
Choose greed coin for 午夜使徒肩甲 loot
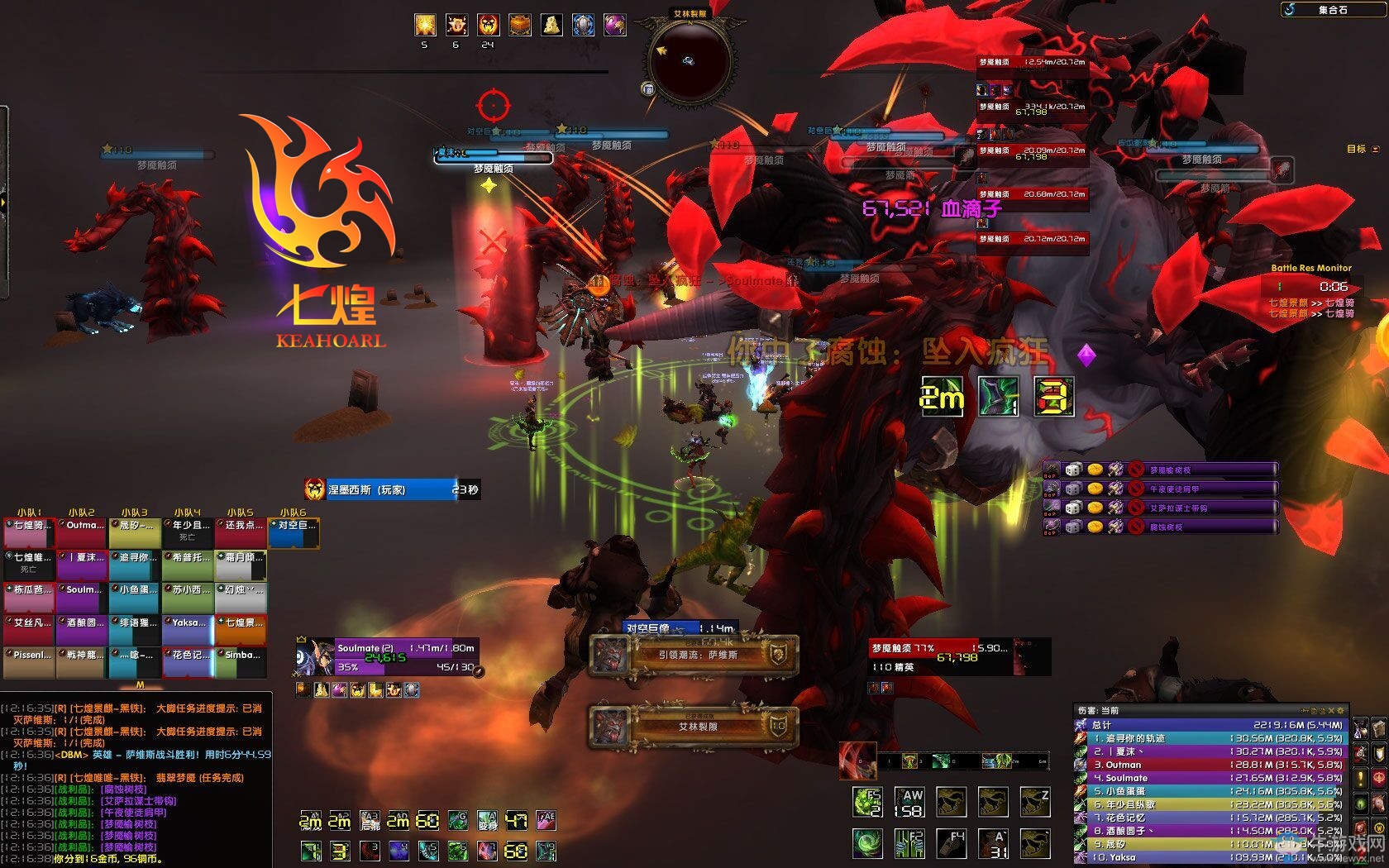pyautogui.click(x=1095, y=489)
